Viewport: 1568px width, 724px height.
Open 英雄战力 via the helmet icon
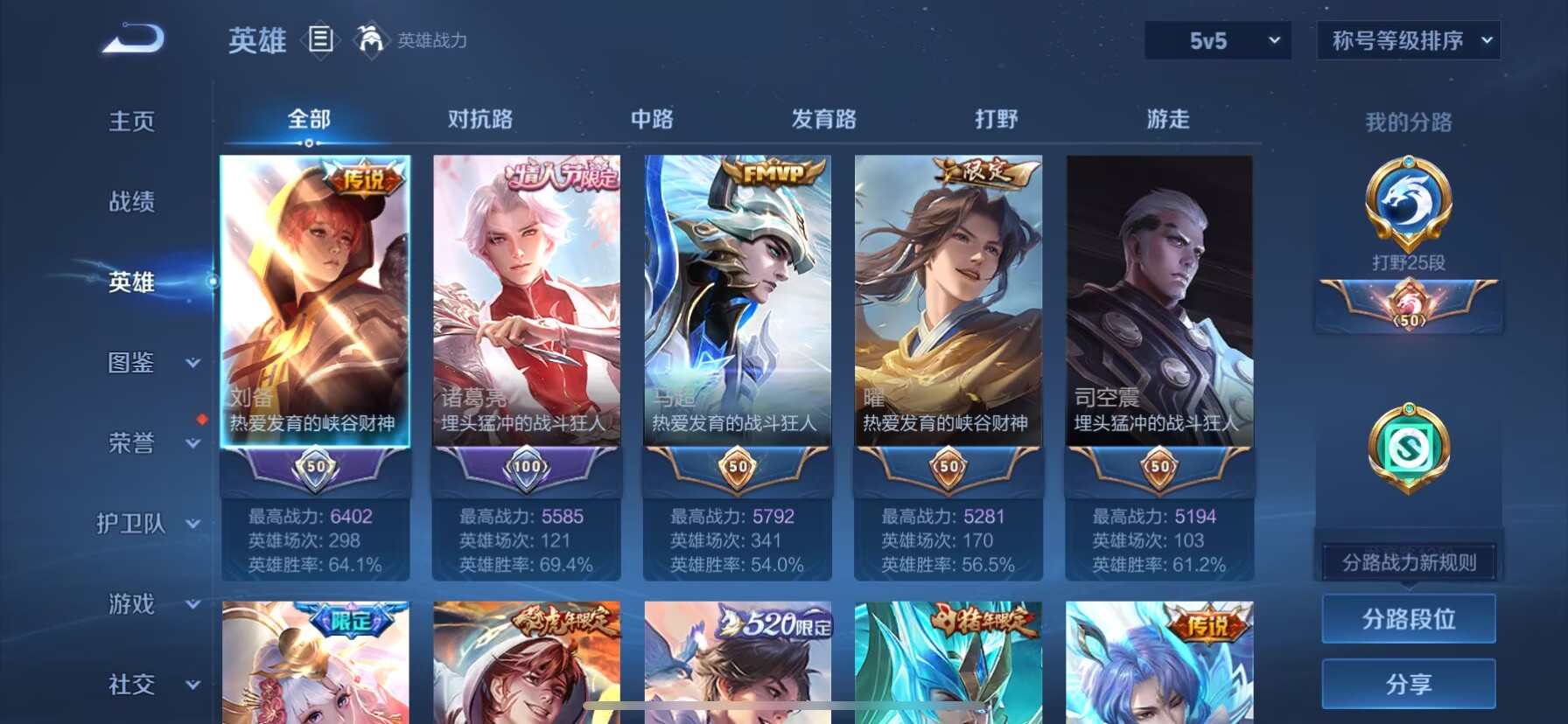tap(371, 40)
